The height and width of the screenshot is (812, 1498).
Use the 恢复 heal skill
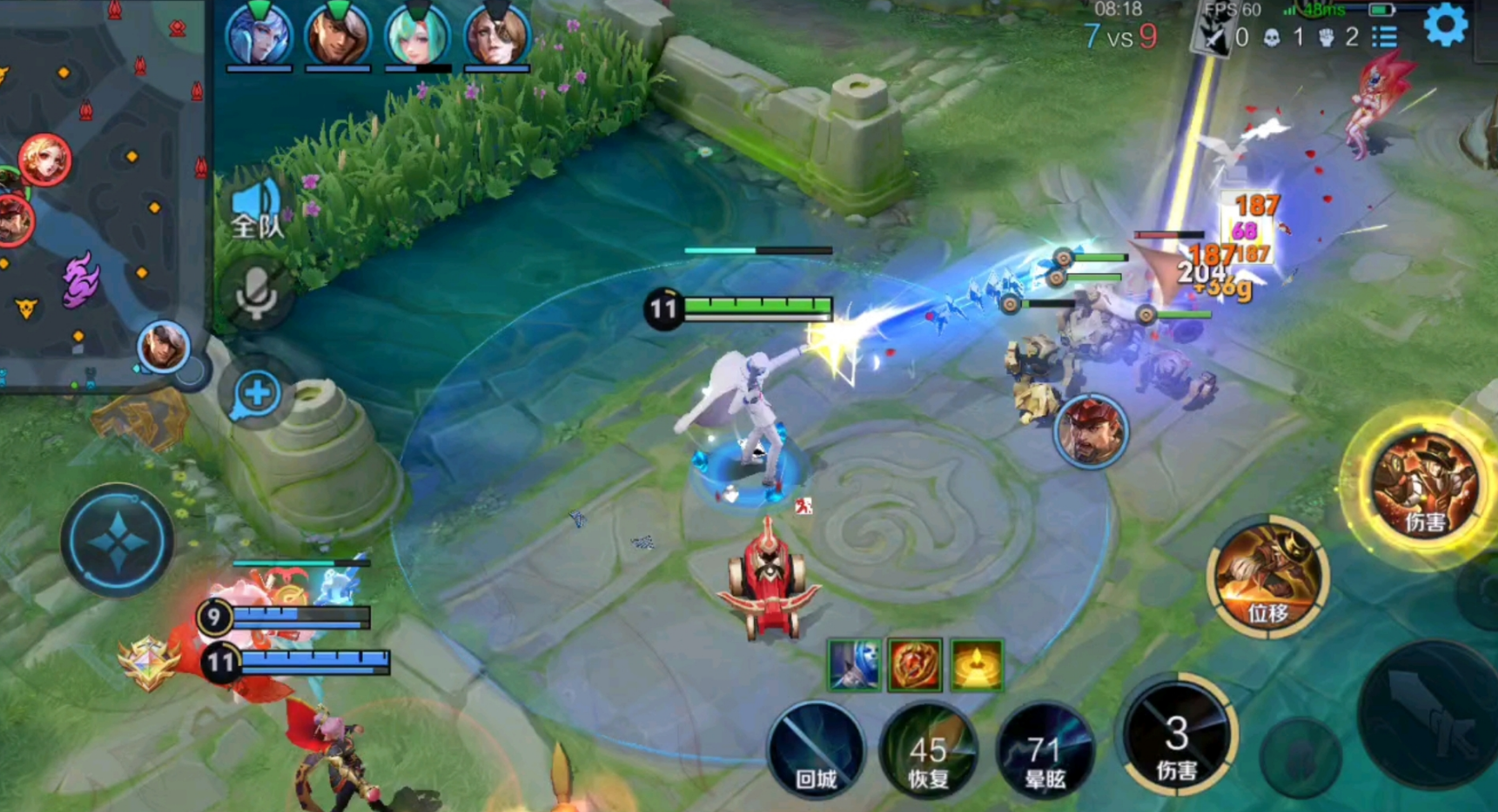point(928,750)
